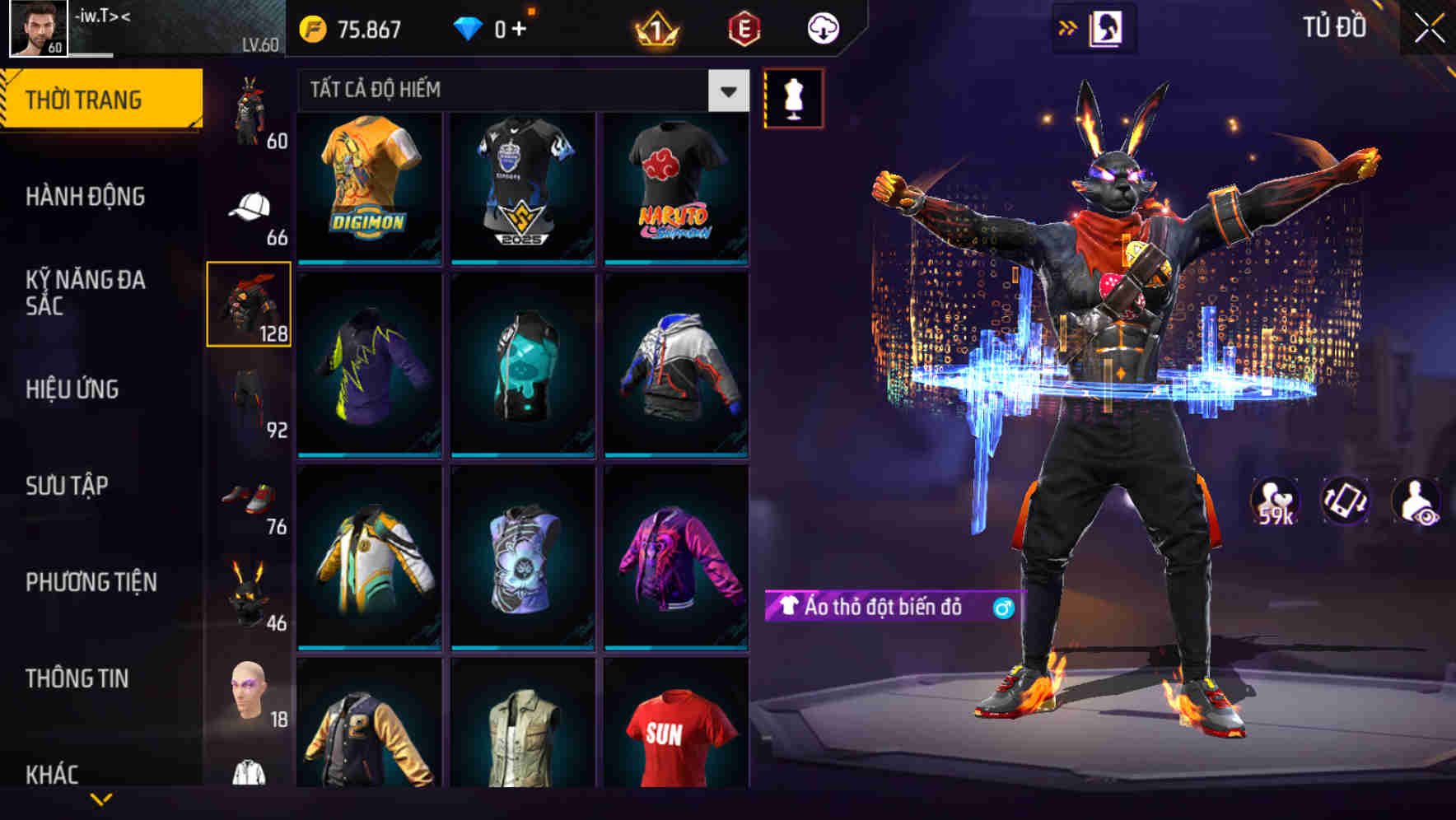This screenshot has width=1456, height=820.
Task: Click the cloud download icon in top bar
Action: point(822,27)
